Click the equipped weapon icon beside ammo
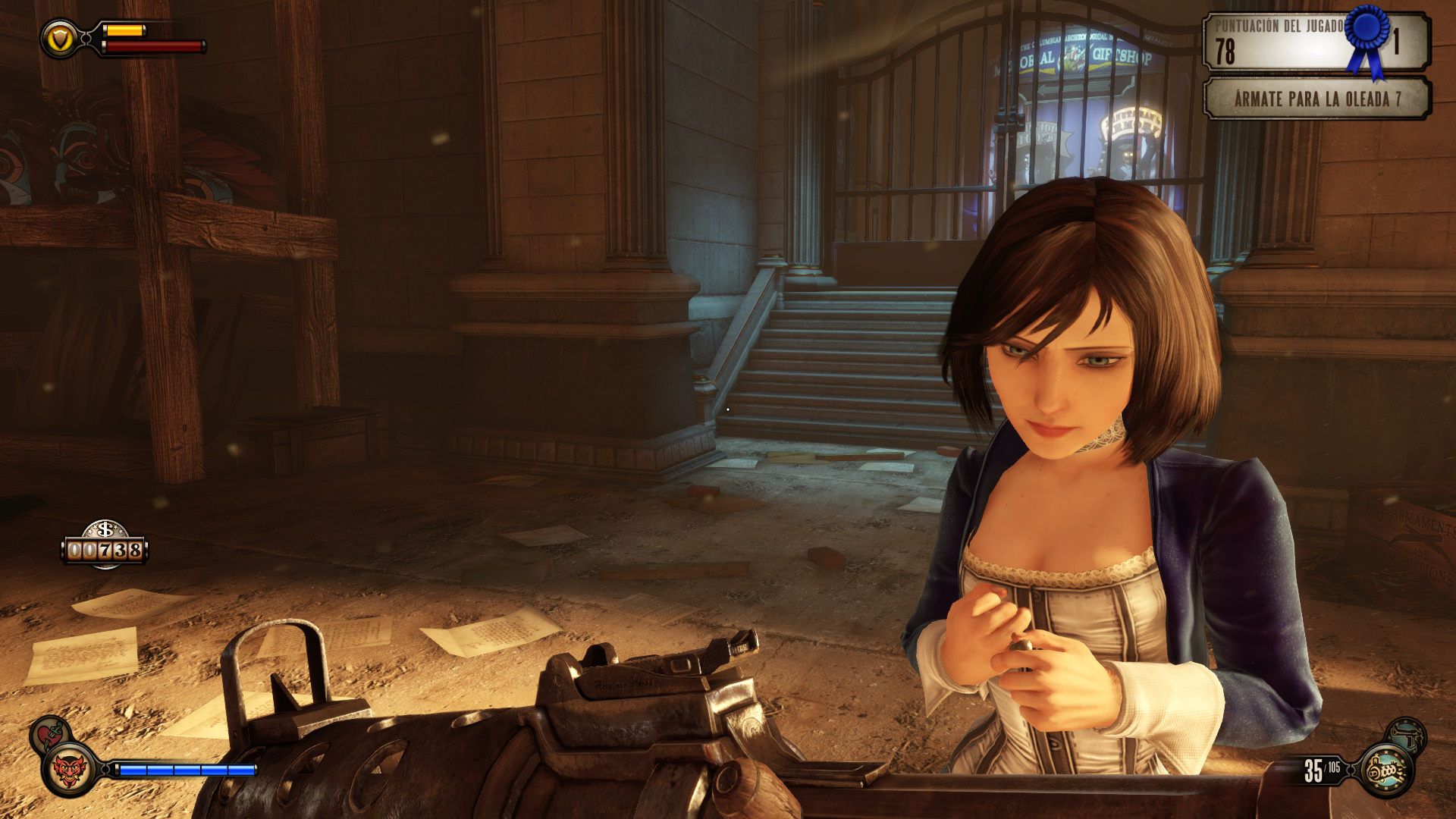 pos(1386,771)
